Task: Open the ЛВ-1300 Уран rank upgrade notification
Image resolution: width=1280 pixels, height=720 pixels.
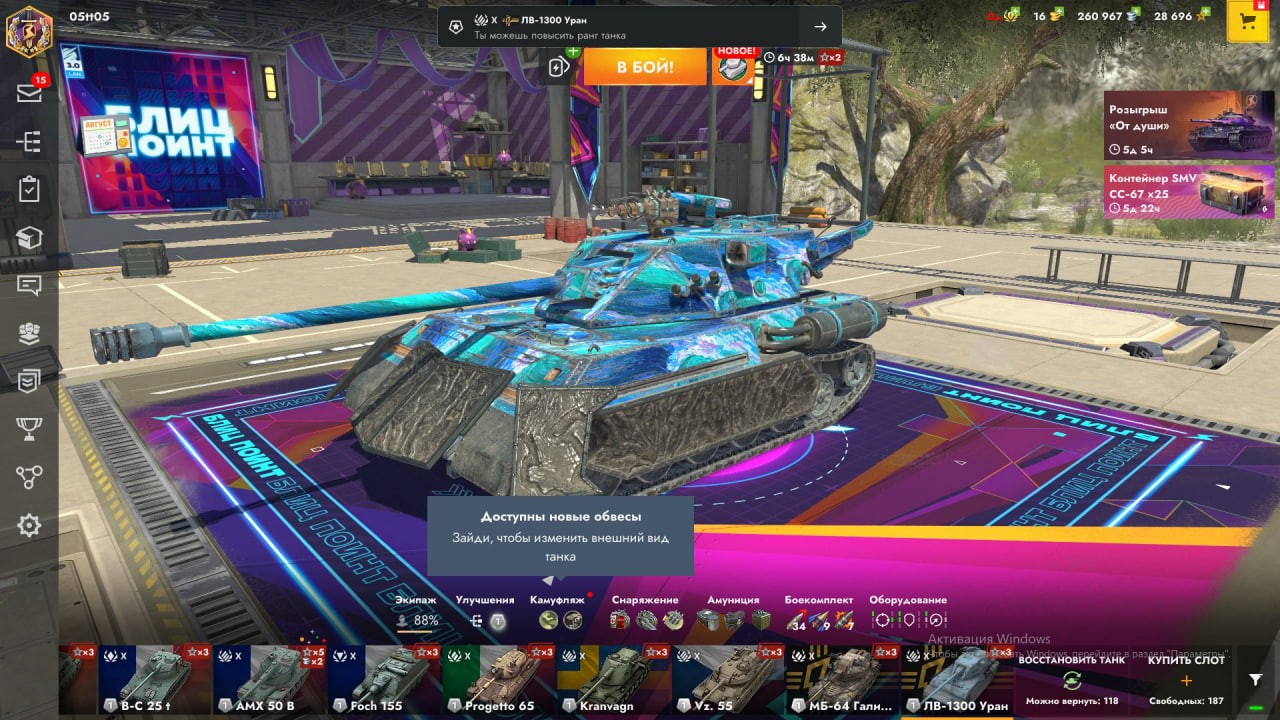Action: click(x=639, y=27)
